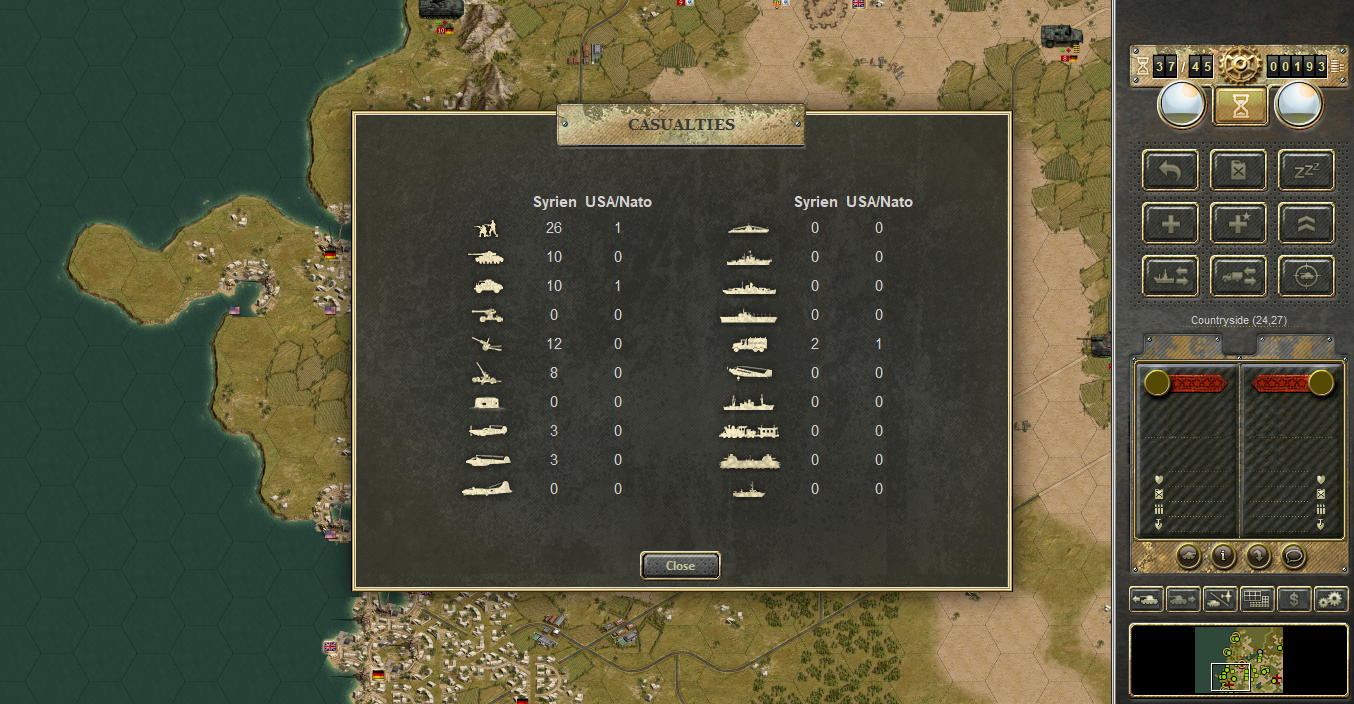Close the Casualties dialog
This screenshot has width=1354, height=704.
(680, 566)
